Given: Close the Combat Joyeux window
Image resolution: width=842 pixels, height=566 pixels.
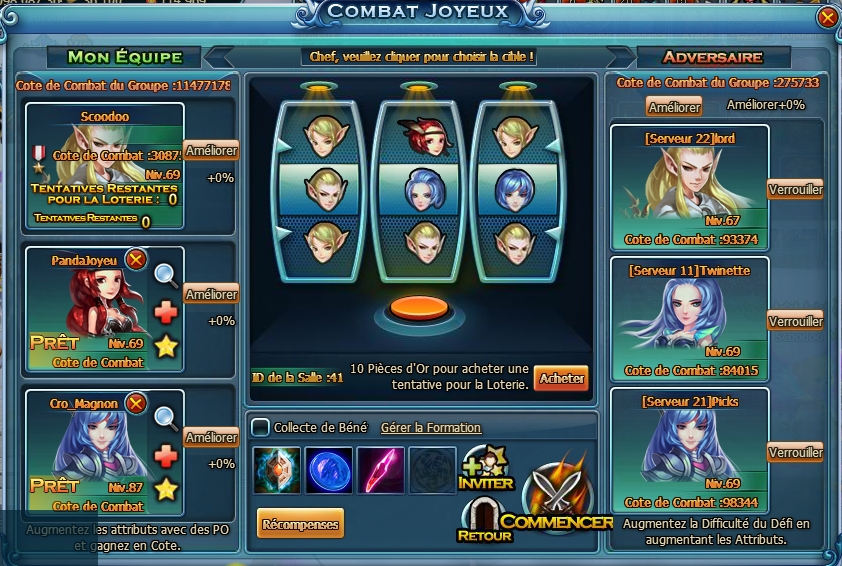Looking at the screenshot, I should [x=826, y=18].
